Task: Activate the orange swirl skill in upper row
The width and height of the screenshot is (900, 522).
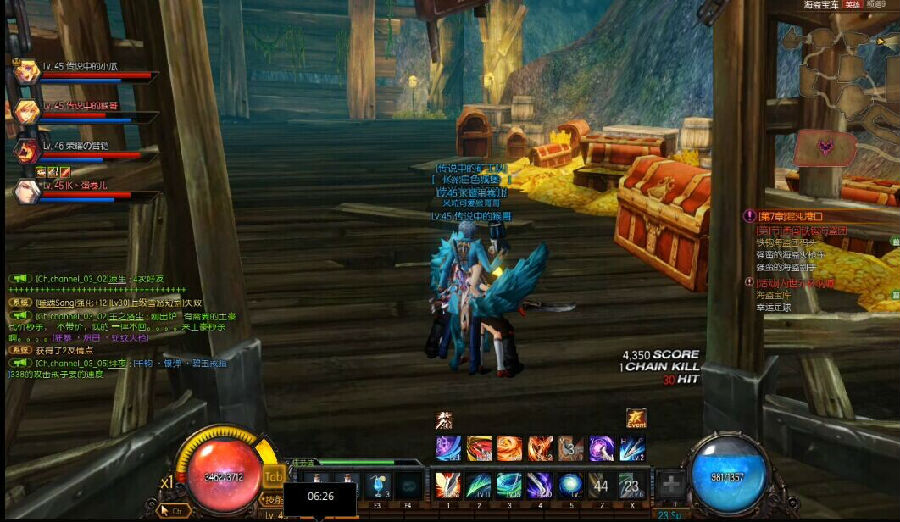Action: 509,448
